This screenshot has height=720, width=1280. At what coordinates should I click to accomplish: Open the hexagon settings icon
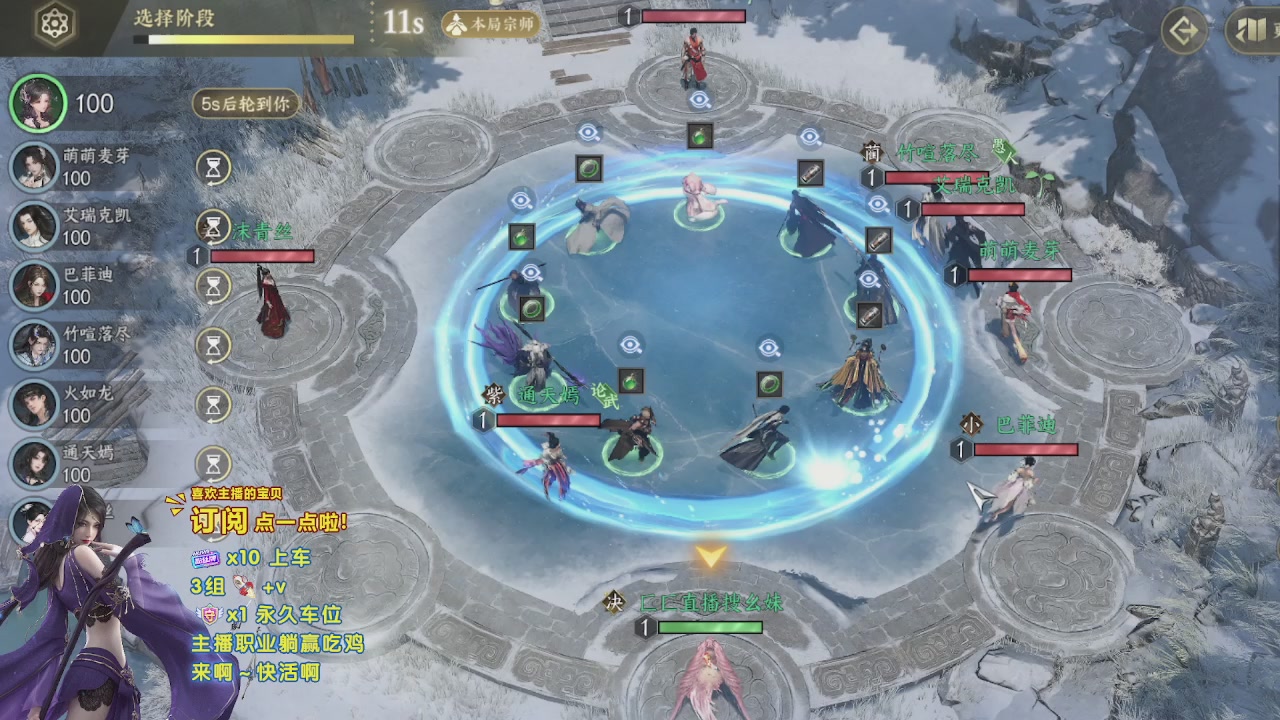tap(56, 26)
